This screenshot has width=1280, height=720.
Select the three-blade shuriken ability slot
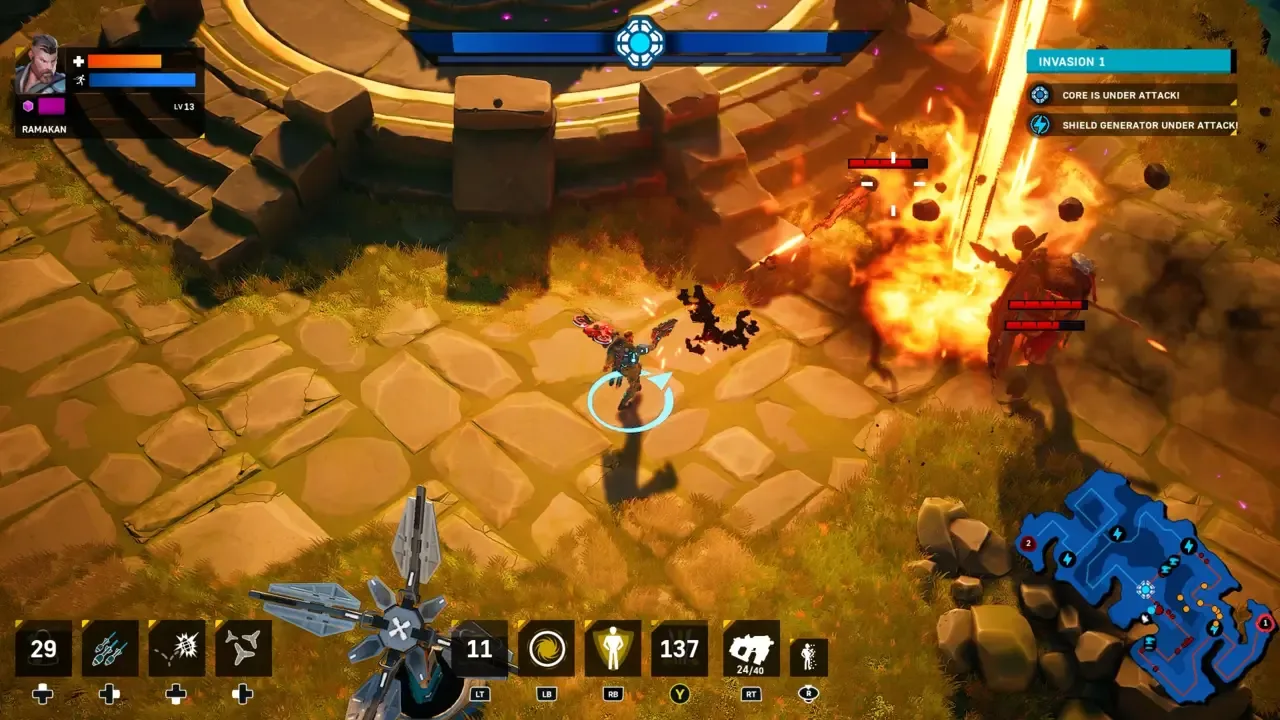[243, 649]
